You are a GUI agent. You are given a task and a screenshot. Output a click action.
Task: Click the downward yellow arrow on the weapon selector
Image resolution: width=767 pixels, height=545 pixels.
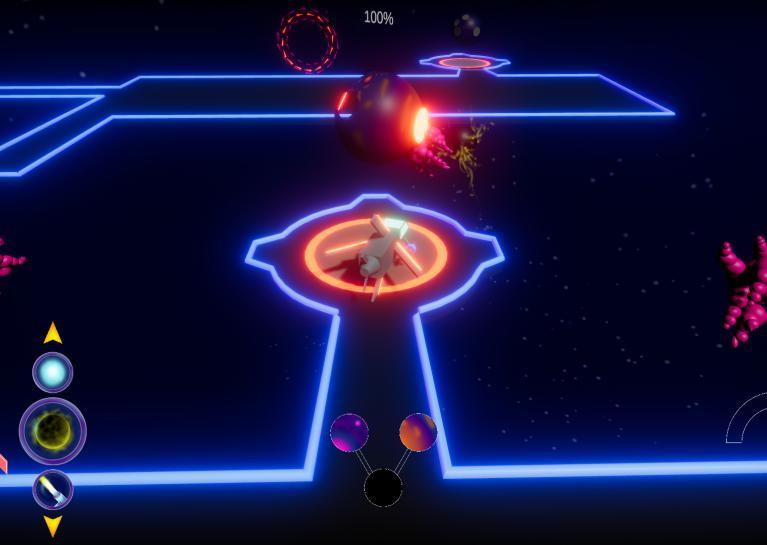click(53, 525)
